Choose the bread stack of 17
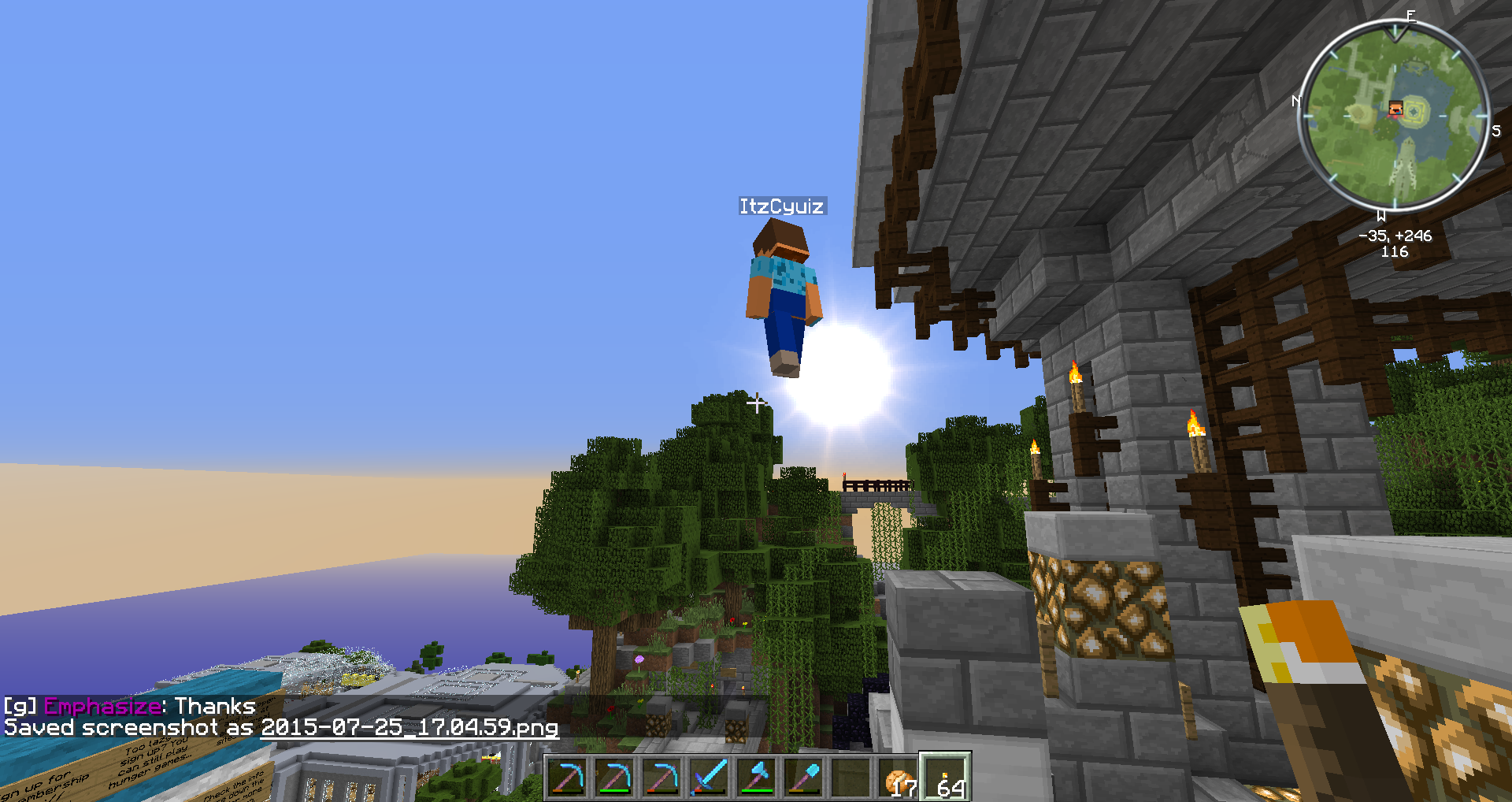 [899, 777]
